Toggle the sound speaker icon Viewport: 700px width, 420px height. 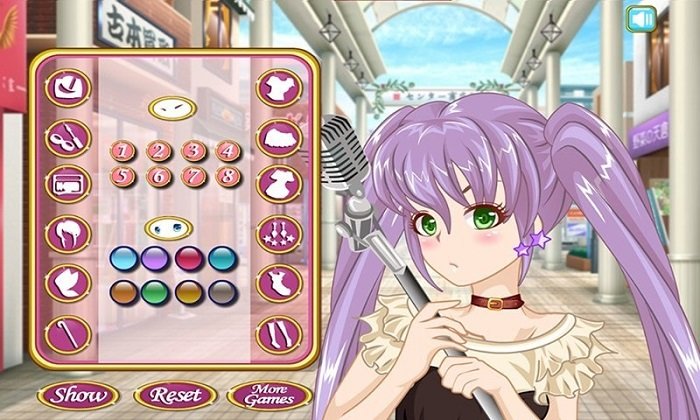coord(641,18)
